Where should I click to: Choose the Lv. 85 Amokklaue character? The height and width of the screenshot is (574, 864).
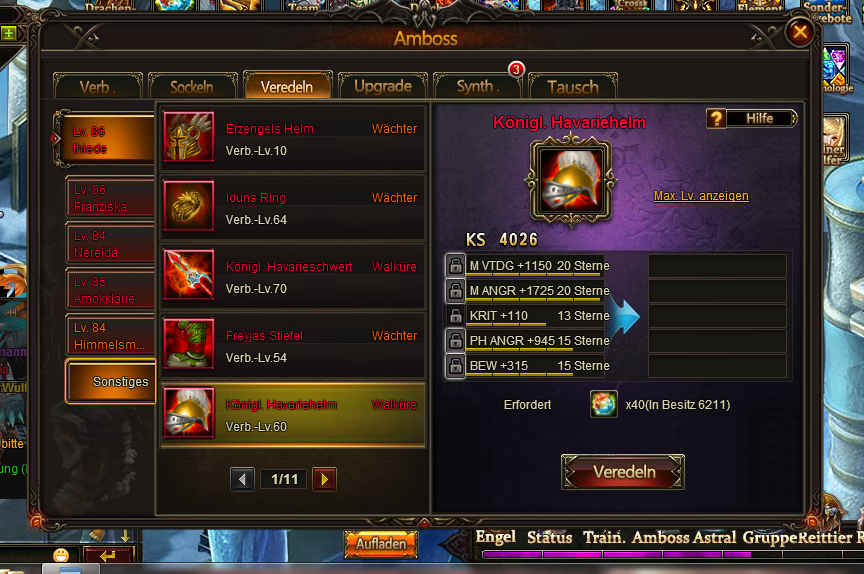point(110,291)
